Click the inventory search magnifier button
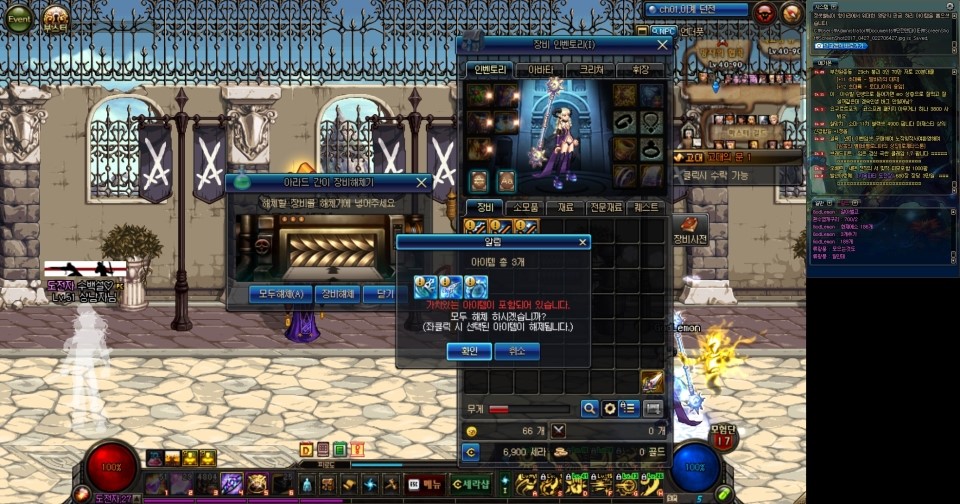 [590, 408]
